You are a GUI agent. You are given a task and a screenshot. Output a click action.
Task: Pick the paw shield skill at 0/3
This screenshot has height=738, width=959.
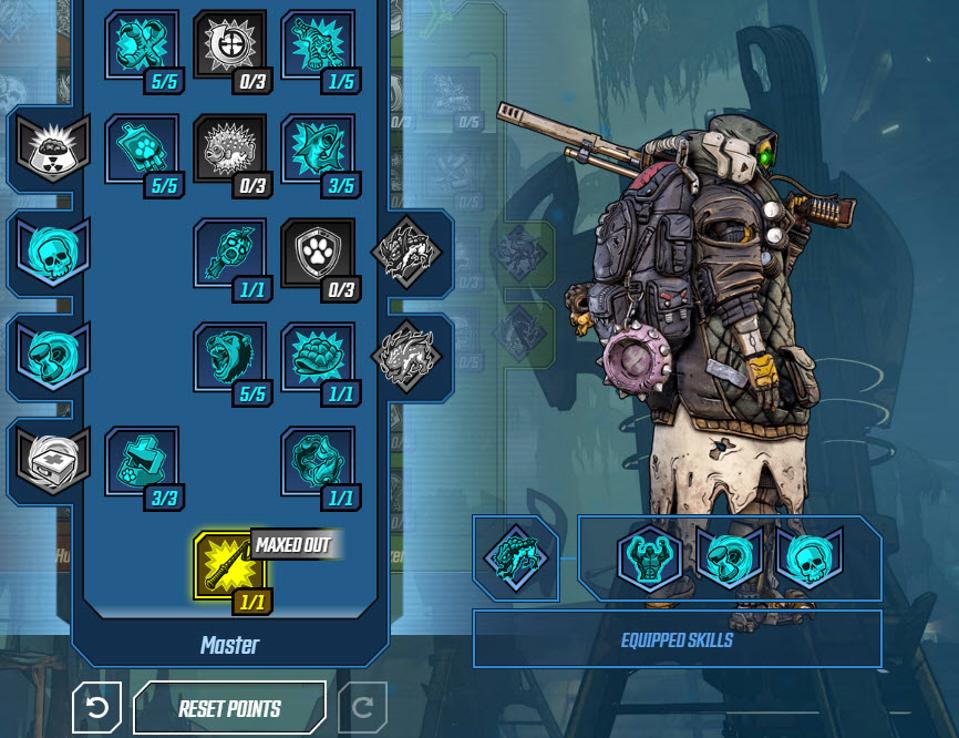click(318, 254)
